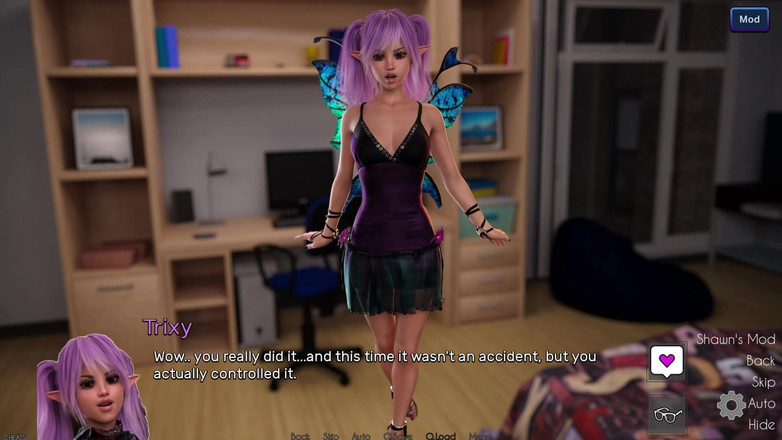The image size is (782, 440).
Task: Quick load with Q.Load
Action: tap(440, 436)
